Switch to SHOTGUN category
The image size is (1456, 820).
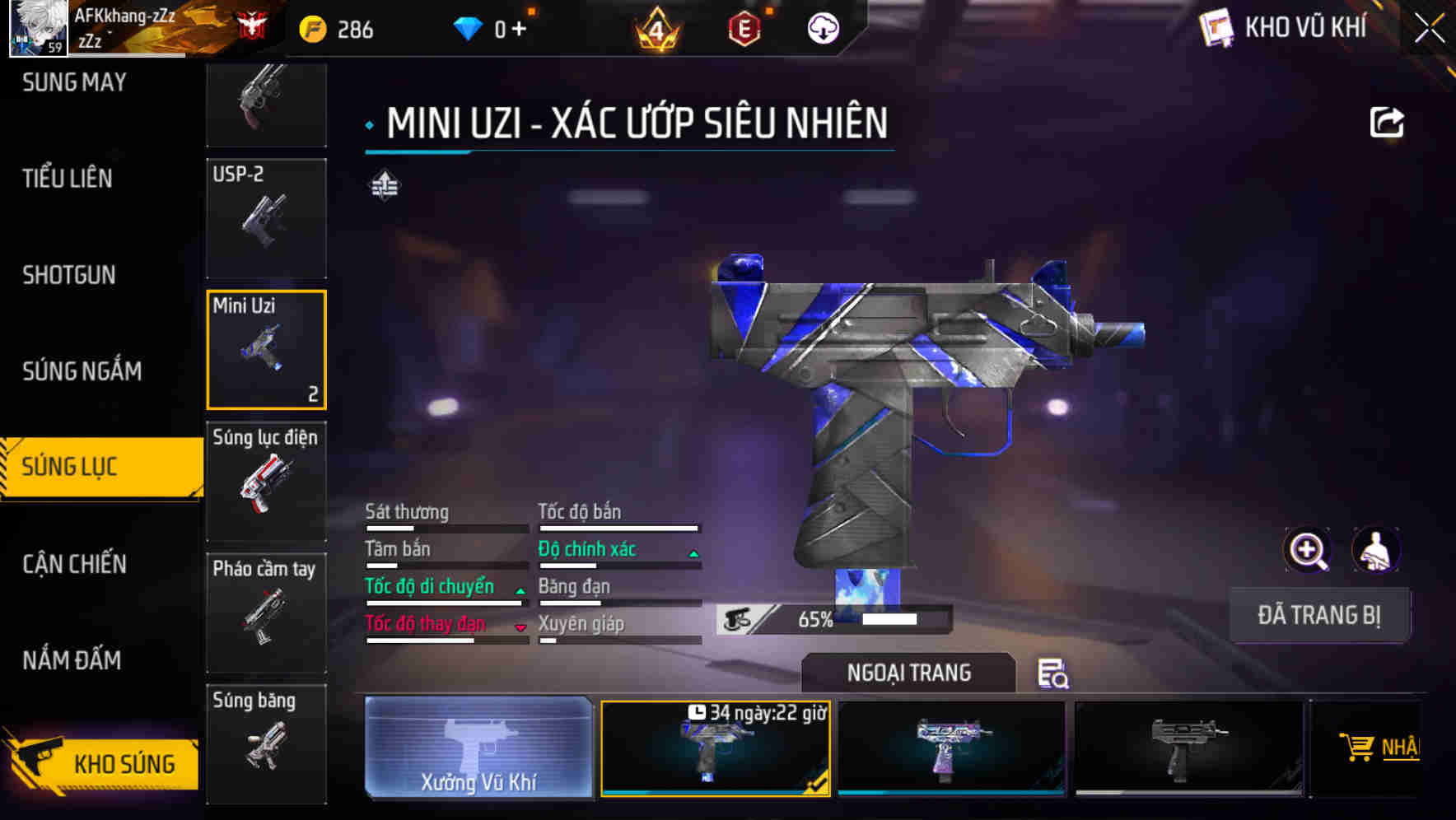tap(69, 274)
